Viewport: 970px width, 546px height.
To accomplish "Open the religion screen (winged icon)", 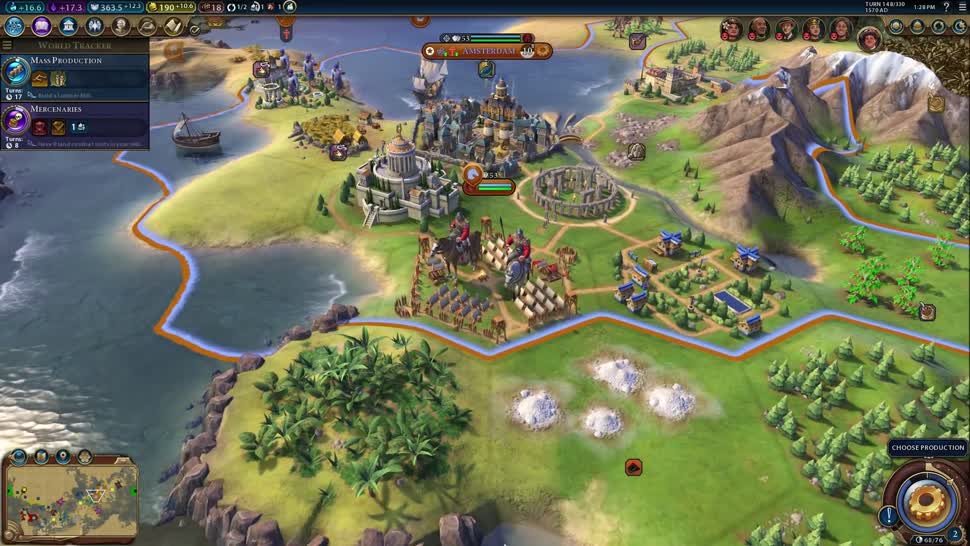I will coord(95,26).
